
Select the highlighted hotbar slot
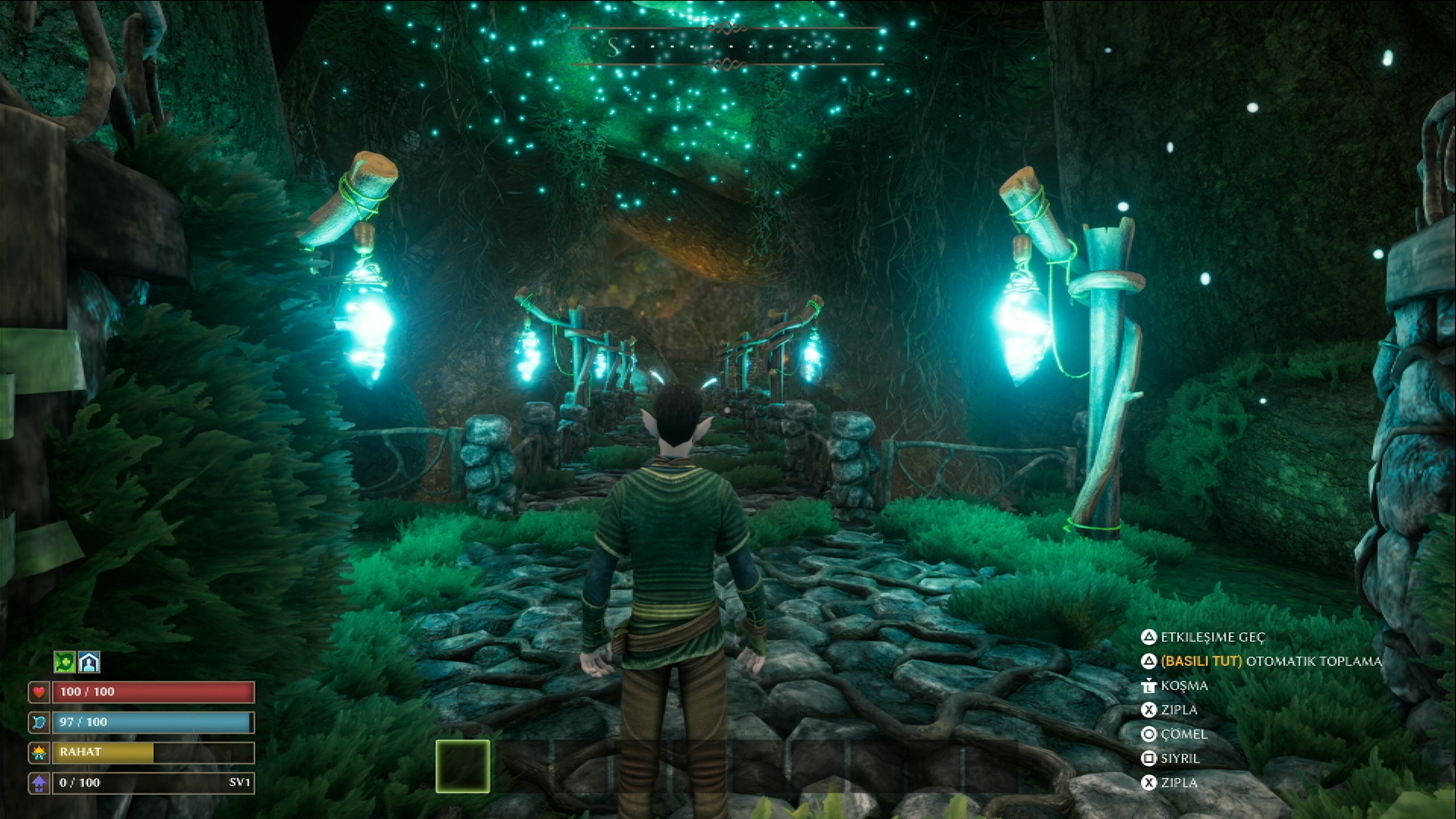[463, 766]
